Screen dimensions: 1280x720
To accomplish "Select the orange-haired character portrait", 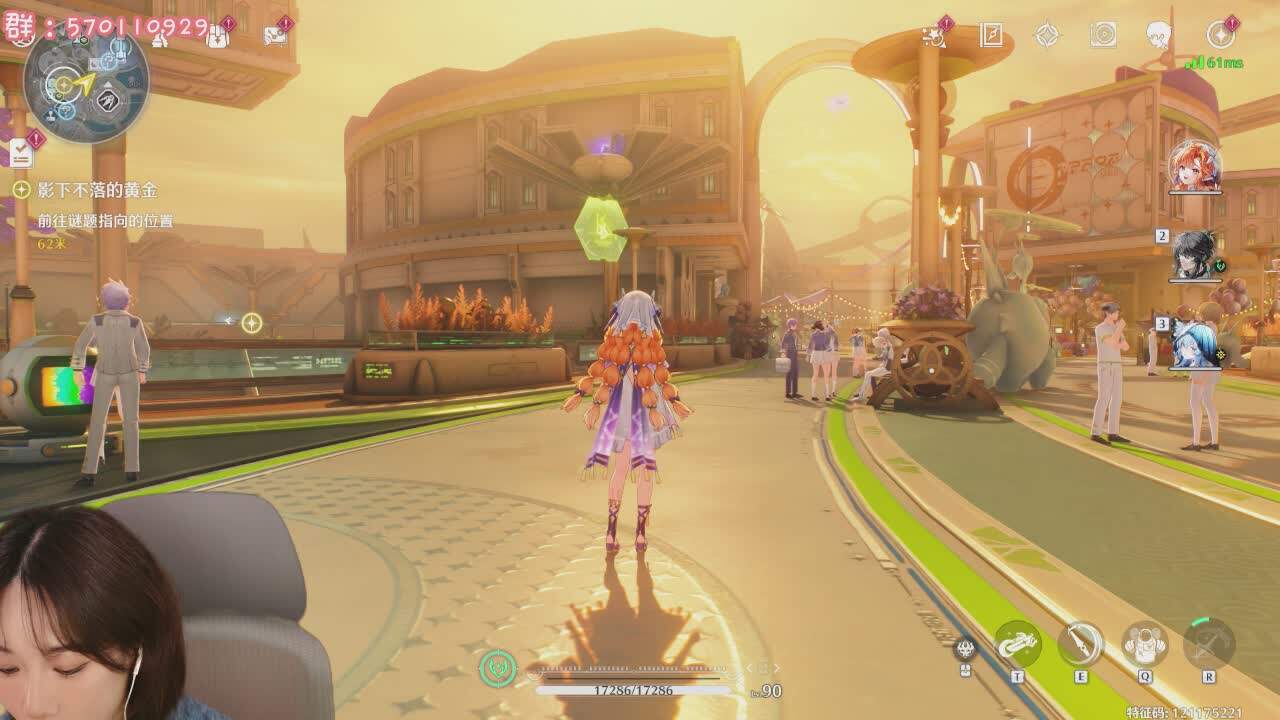I will pyautogui.click(x=1195, y=167).
